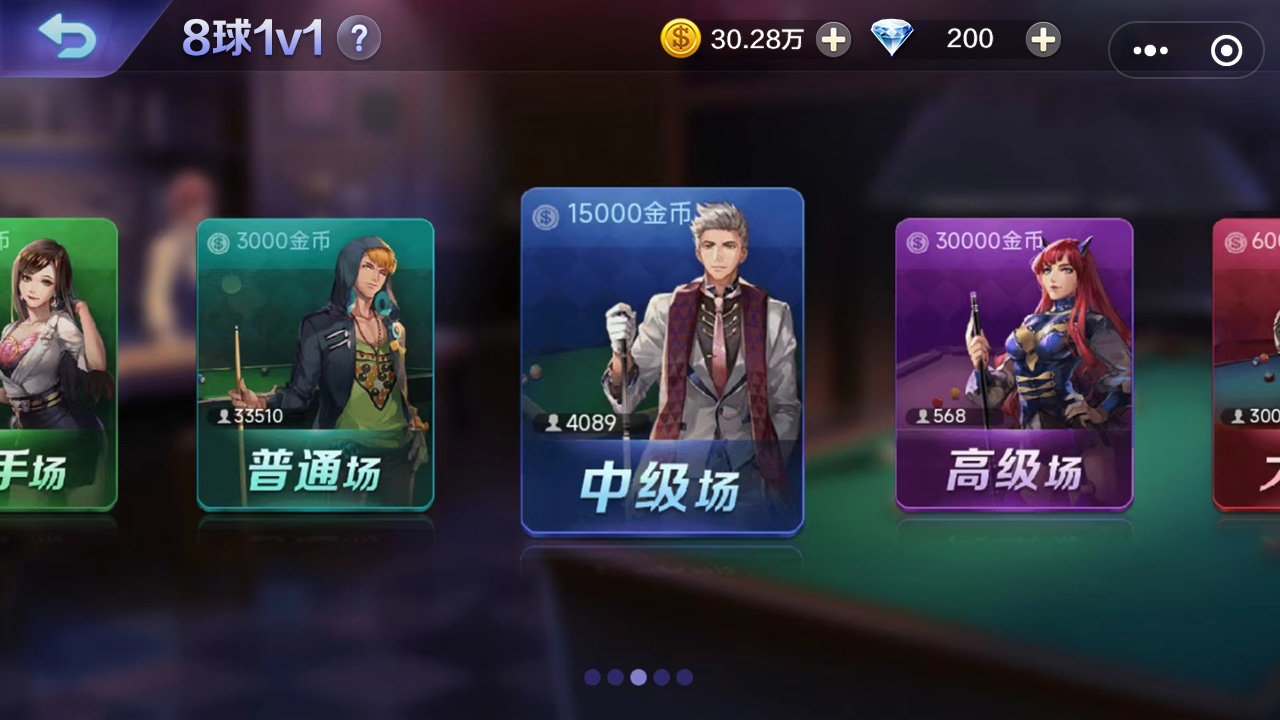The width and height of the screenshot is (1280, 720).
Task: Add diamonds with the plus button
Action: click(x=1043, y=39)
